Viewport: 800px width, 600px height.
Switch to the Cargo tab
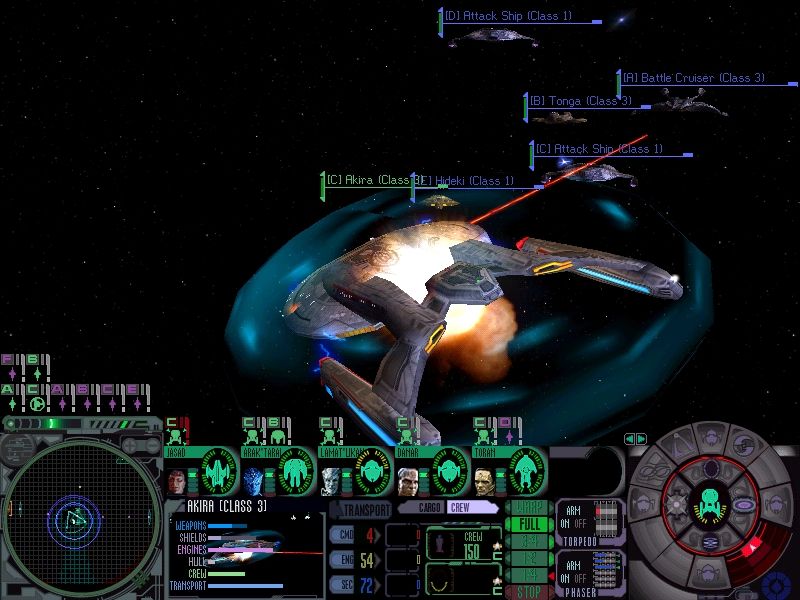coord(431,507)
